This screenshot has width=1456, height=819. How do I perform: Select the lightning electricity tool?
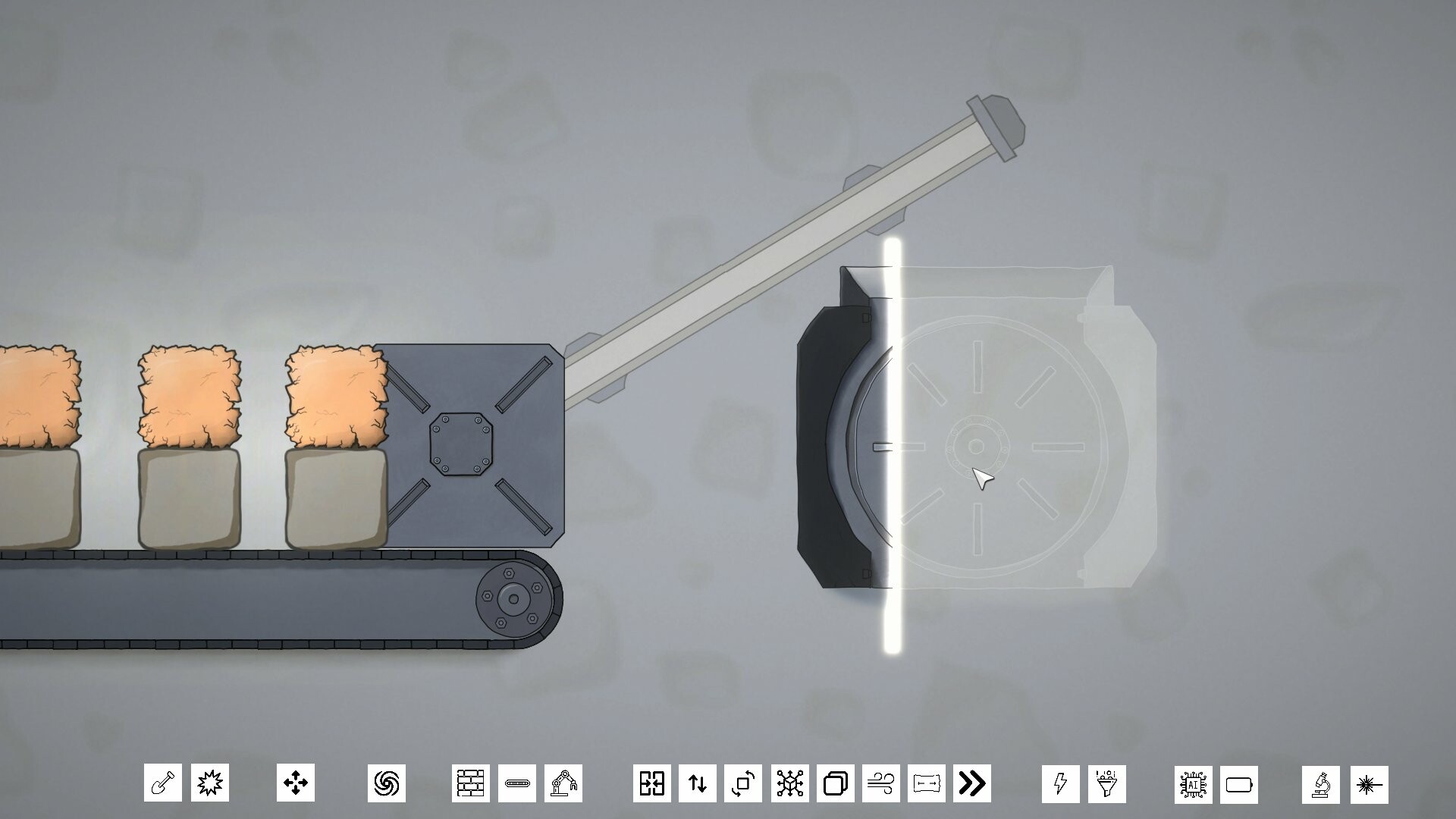(x=1061, y=783)
